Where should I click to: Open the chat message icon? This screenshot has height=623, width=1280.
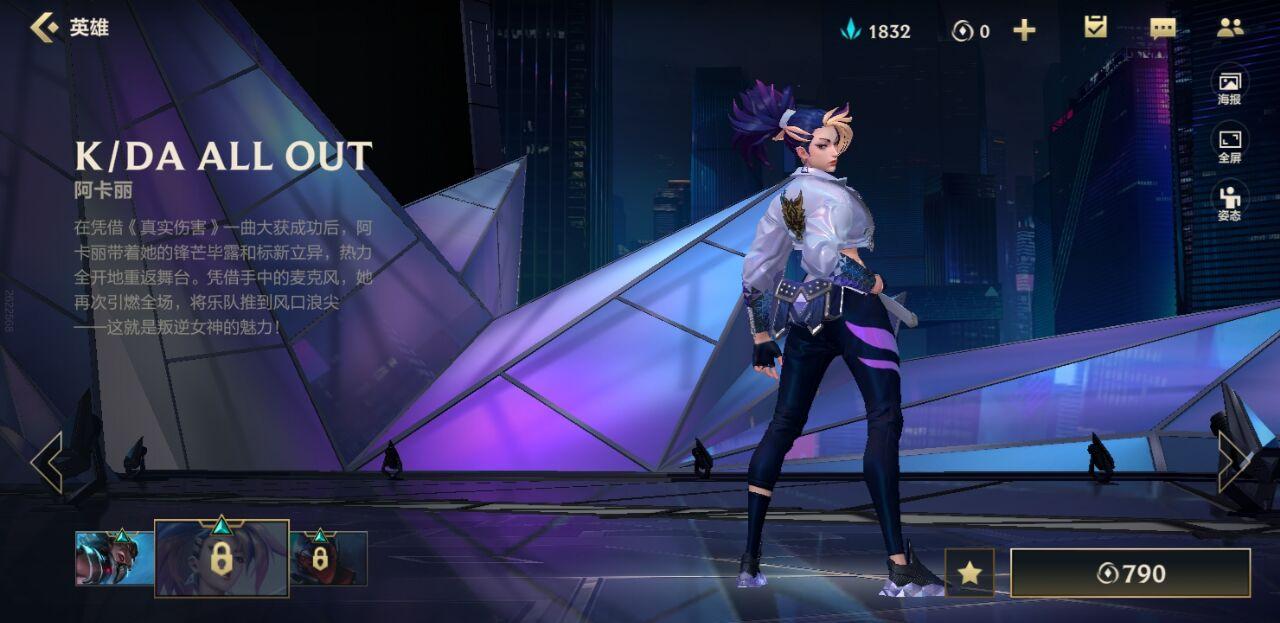(1163, 28)
